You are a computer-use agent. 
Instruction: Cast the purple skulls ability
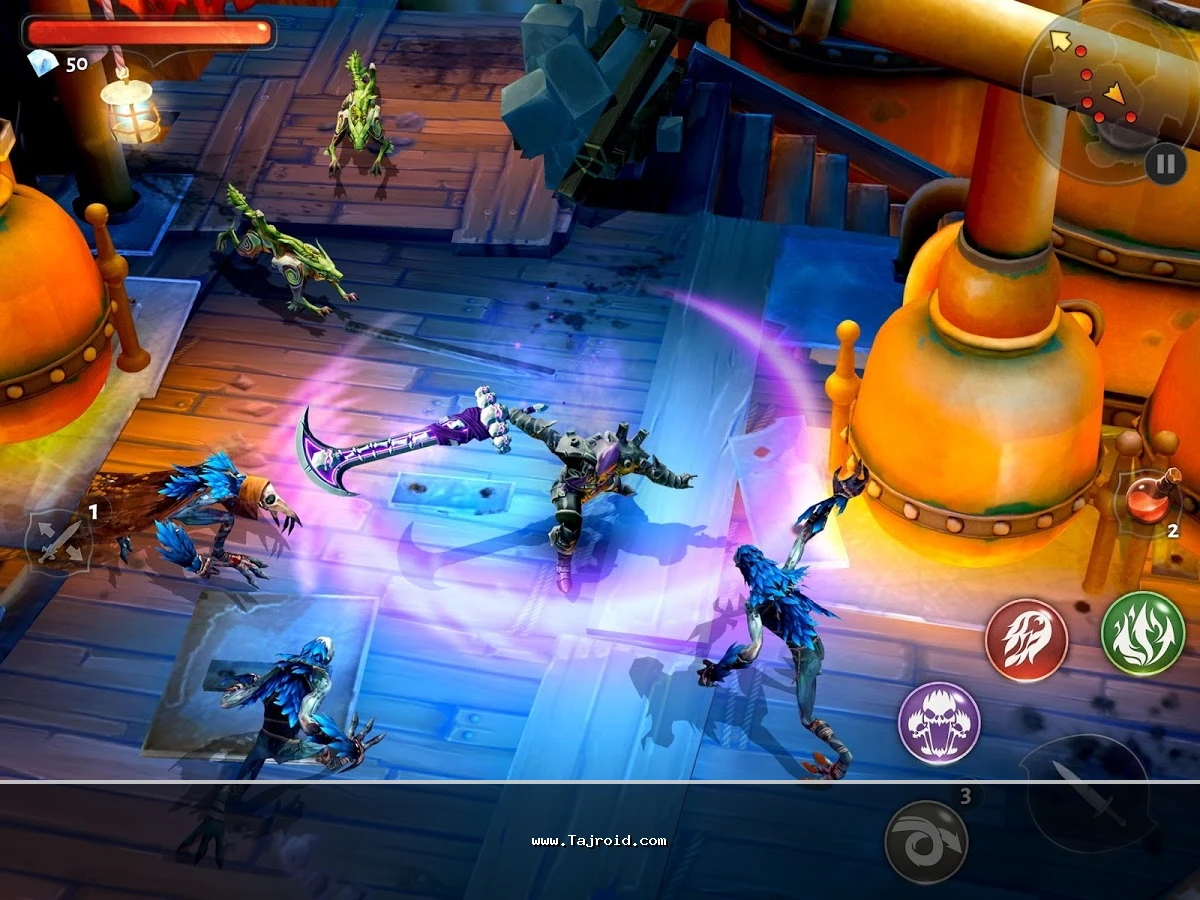939,723
